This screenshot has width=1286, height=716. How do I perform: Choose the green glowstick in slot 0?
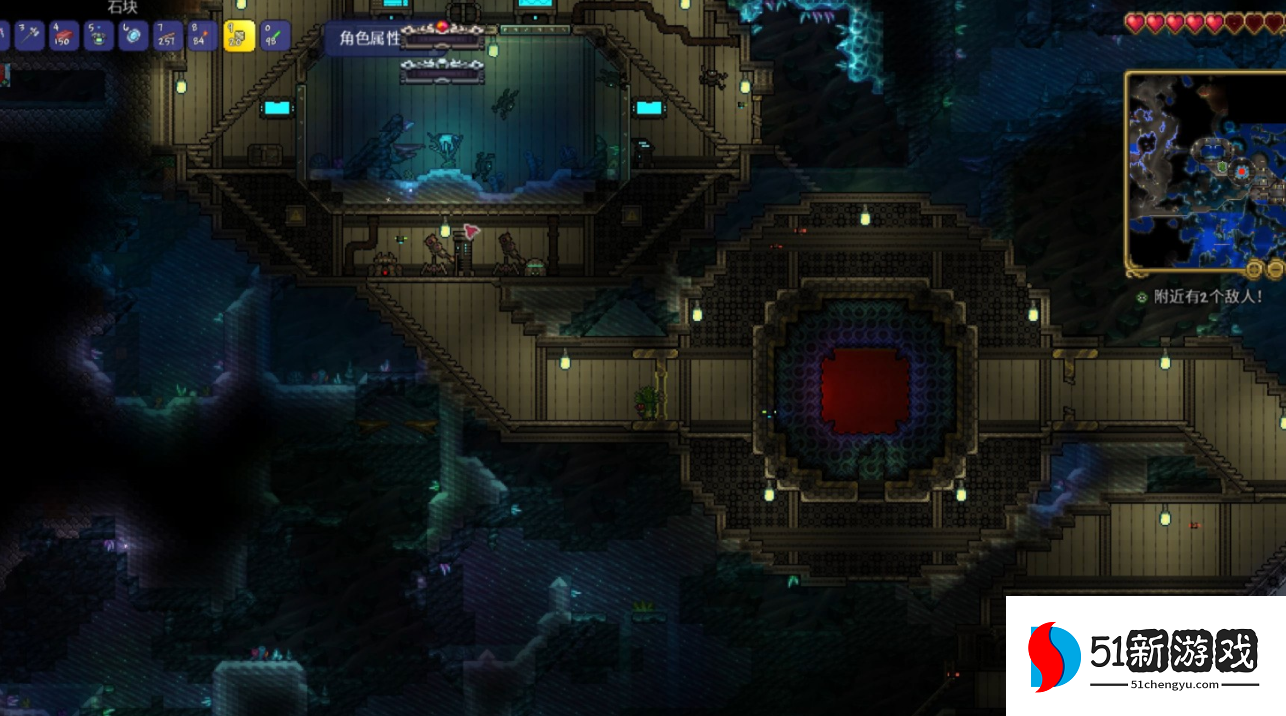click(274, 36)
